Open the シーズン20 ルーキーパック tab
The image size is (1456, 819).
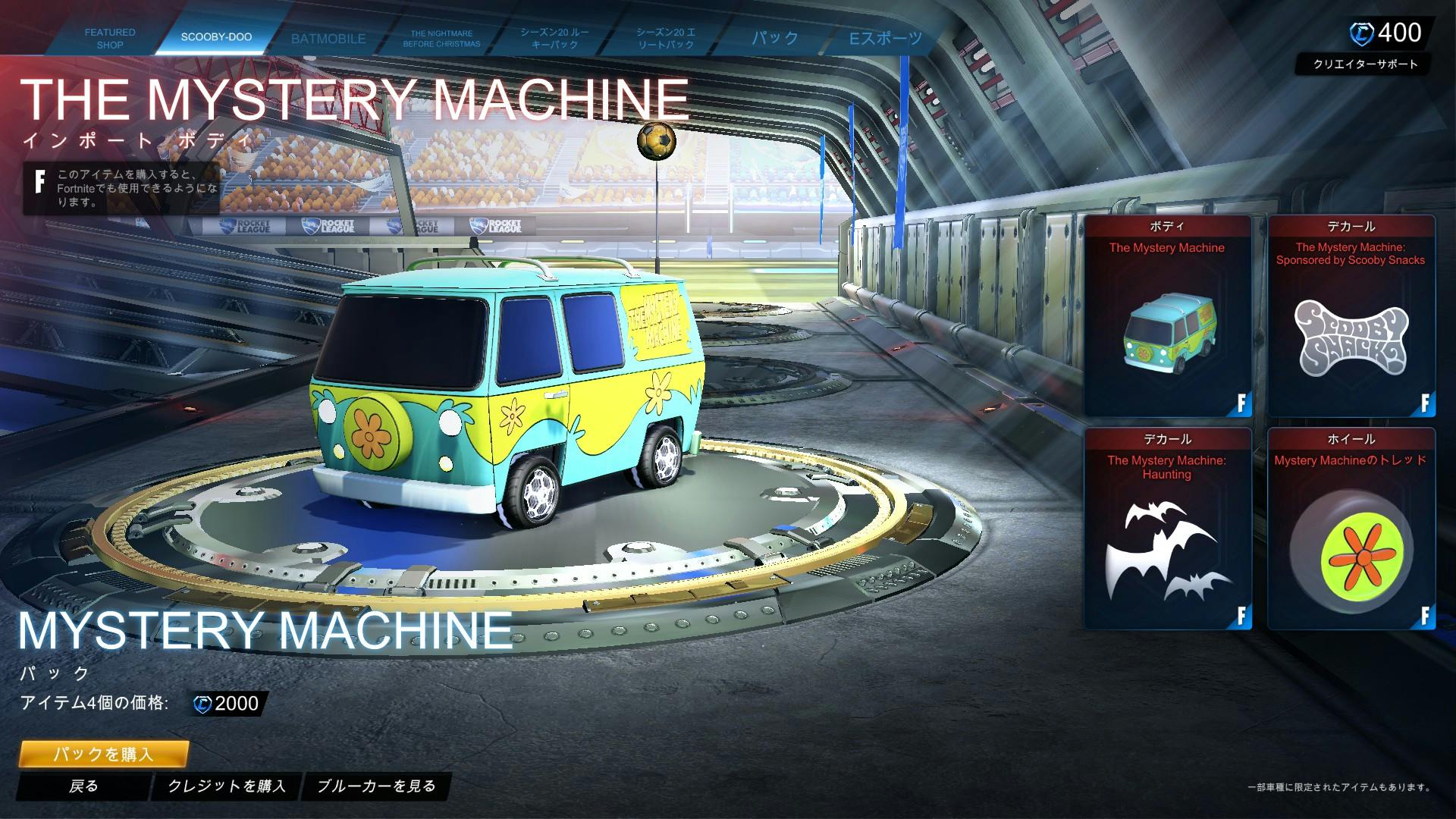[554, 39]
